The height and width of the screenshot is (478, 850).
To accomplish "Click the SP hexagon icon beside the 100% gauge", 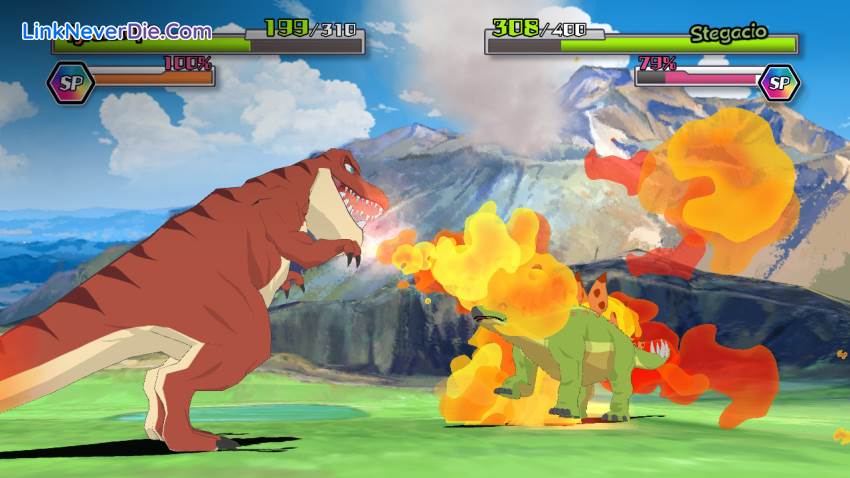I will click(x=71, y=83).
